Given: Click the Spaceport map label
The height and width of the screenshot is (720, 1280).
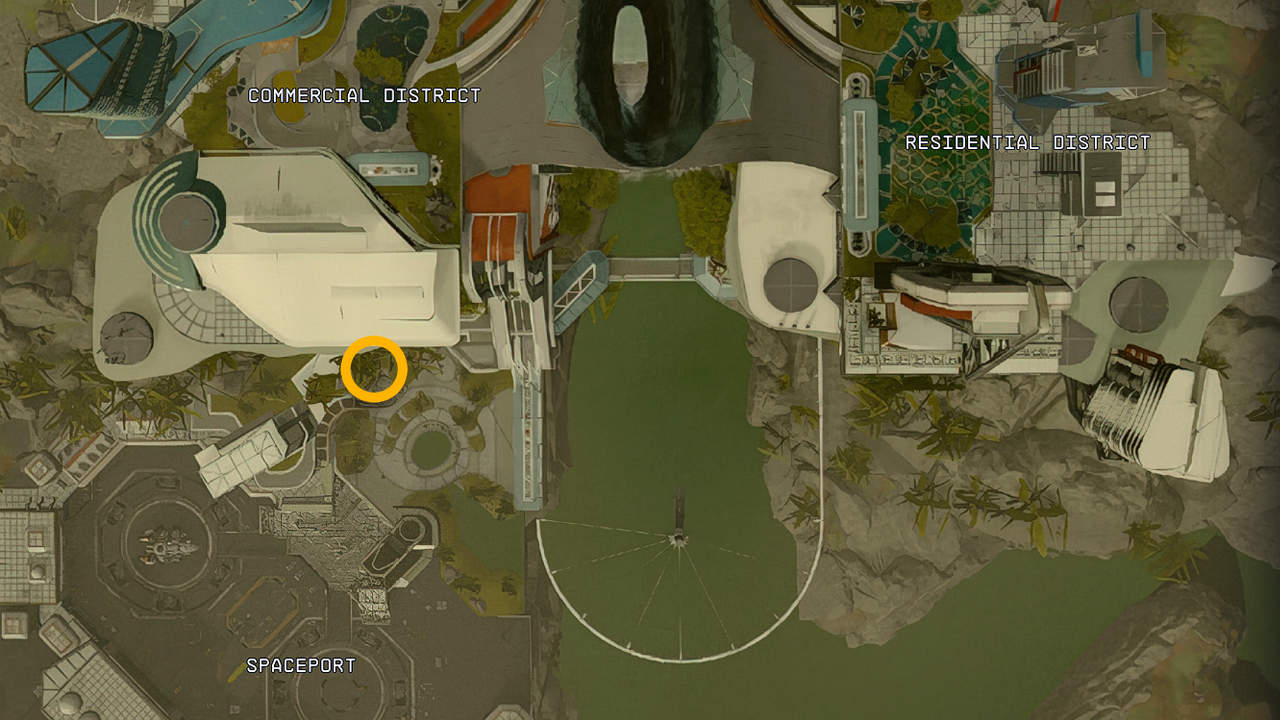Looking at the screenshot, I should click(301, 665).
